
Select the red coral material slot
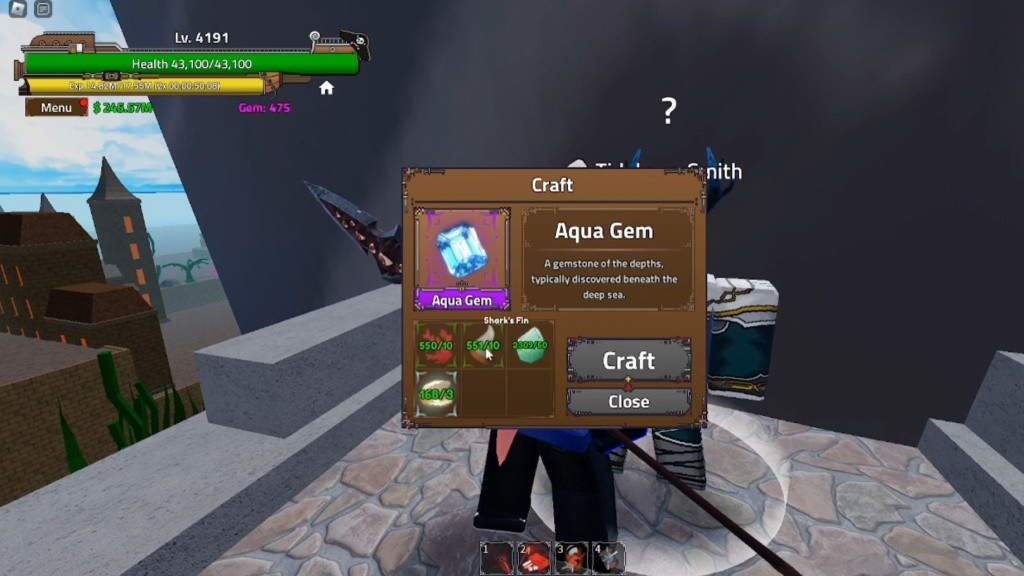point(436,344)
